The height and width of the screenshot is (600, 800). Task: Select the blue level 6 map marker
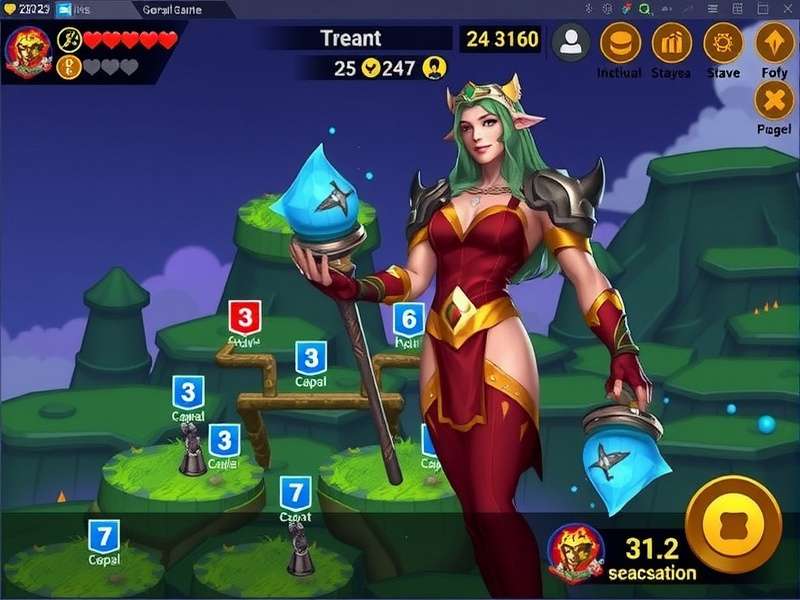pos(408,321)
